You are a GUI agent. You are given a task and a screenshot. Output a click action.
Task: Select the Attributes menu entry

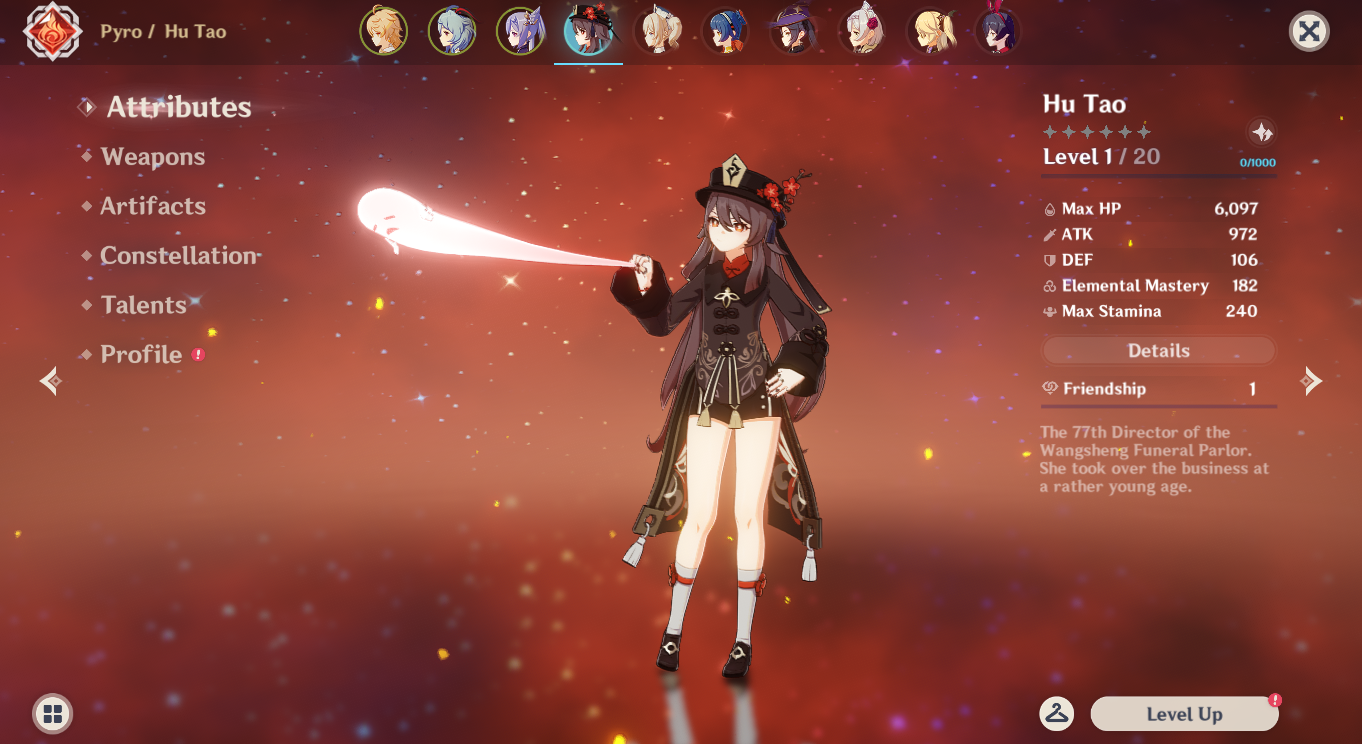(x=179, y=108)
